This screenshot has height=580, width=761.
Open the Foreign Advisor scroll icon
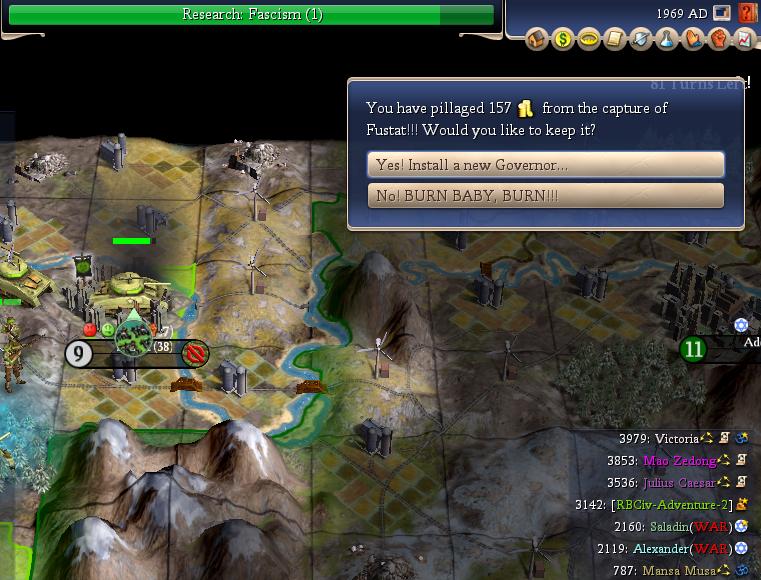tap(615, 40)
